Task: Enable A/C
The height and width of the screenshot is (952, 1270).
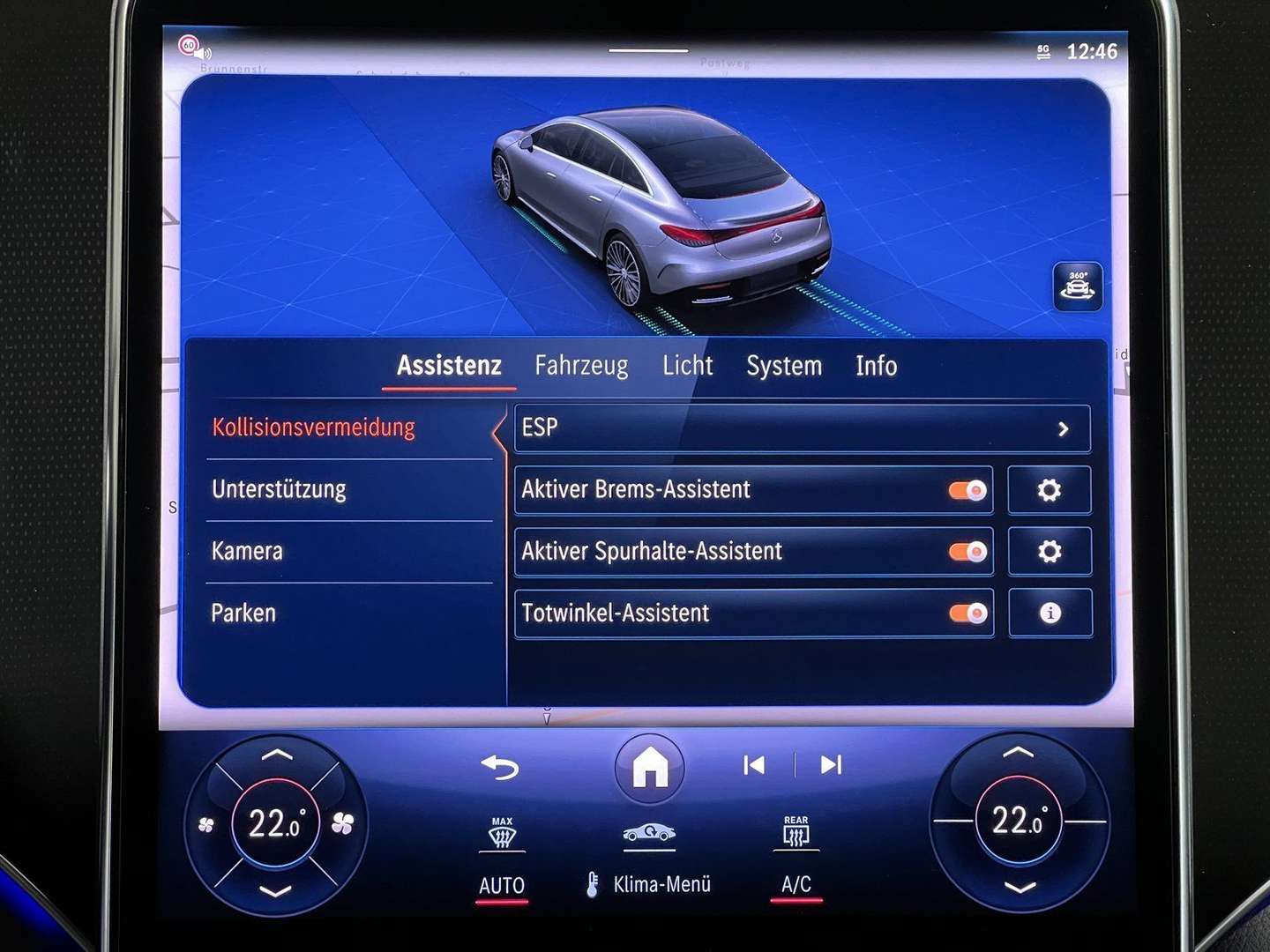Action: tap(795, 884)
